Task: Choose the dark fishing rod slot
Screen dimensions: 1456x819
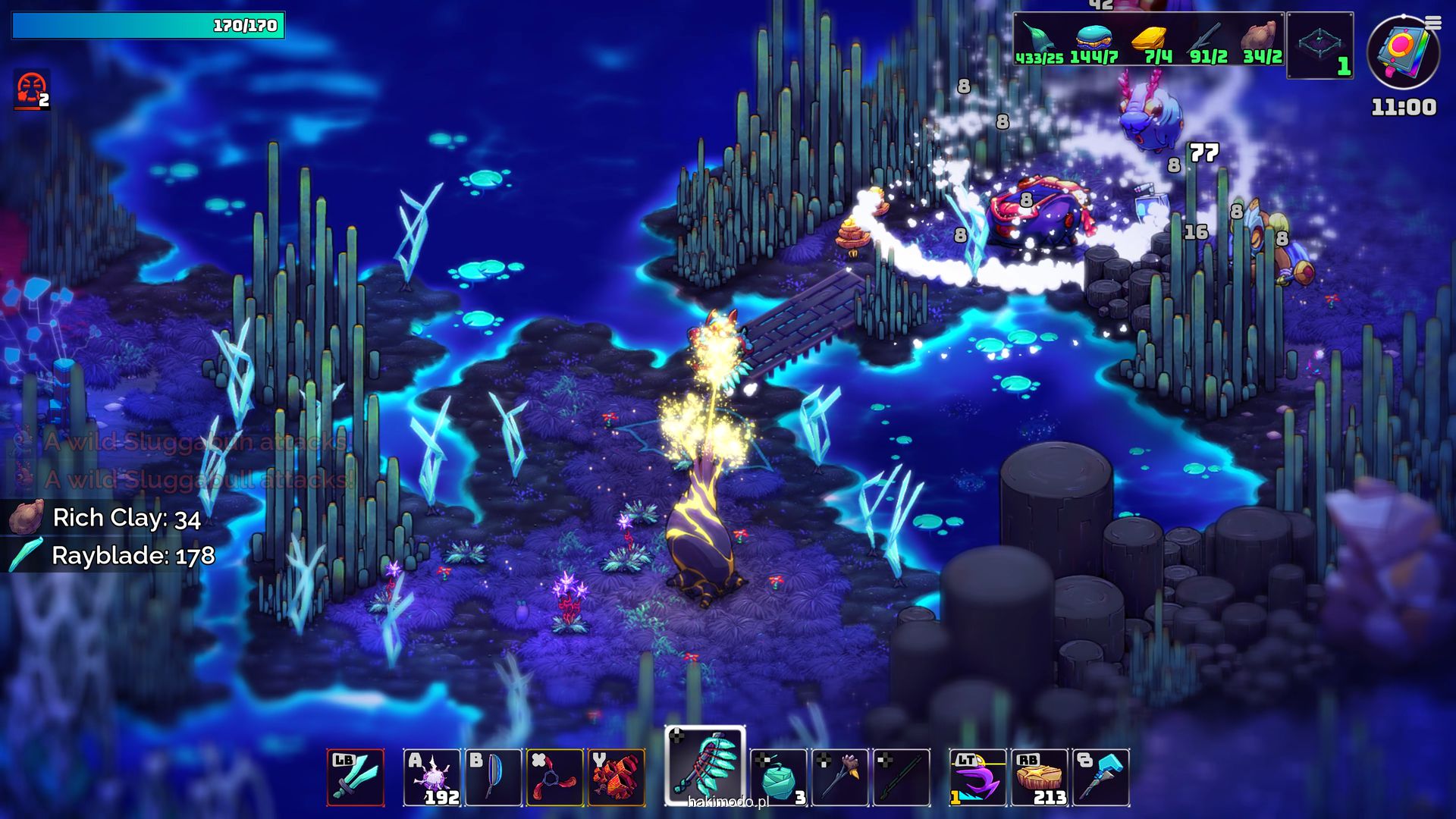Action: tap(902, 777)
